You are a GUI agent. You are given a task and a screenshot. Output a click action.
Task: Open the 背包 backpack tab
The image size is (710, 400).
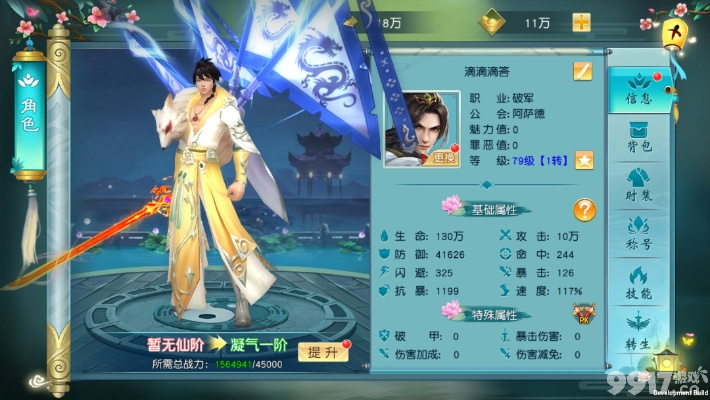[638, 139]
